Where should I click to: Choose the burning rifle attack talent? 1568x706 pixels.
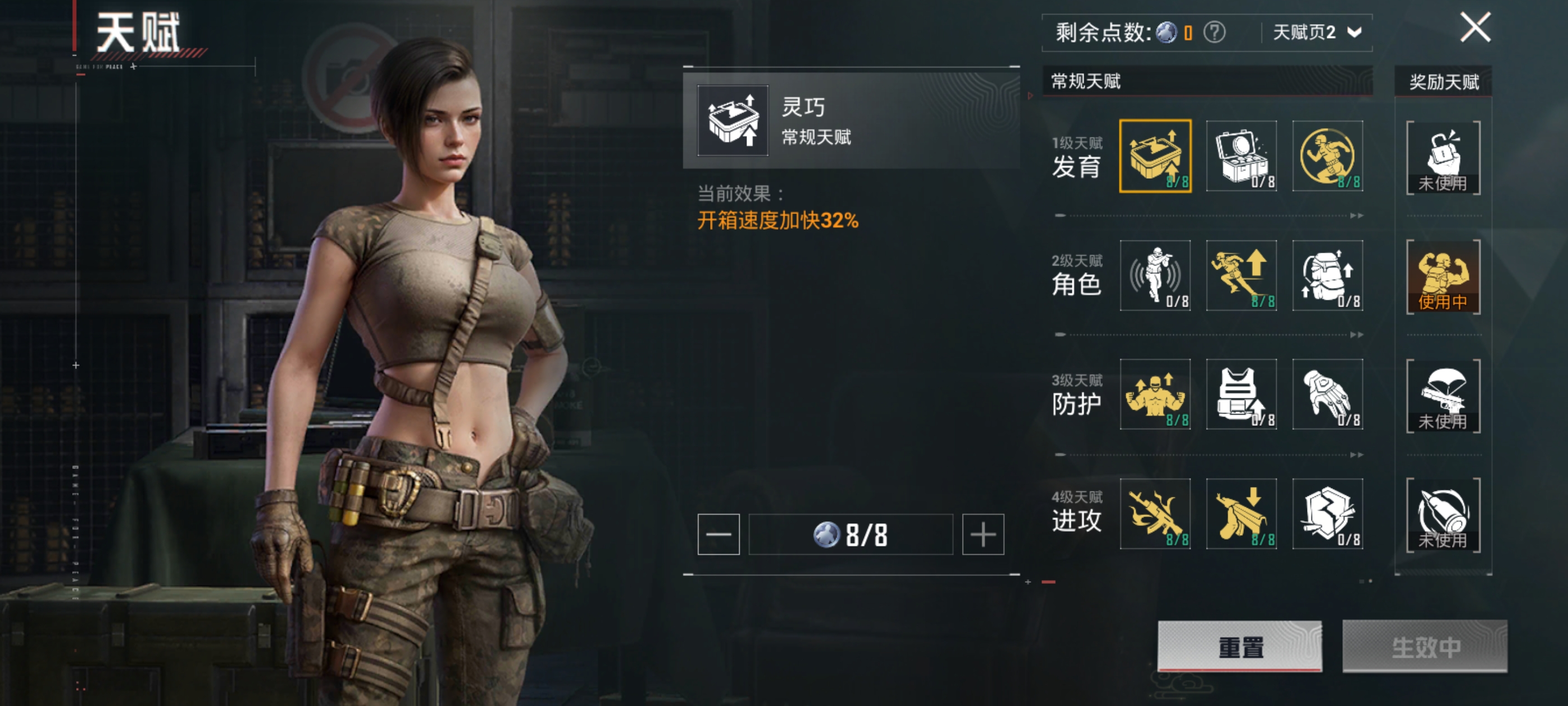coord(1155,513)
